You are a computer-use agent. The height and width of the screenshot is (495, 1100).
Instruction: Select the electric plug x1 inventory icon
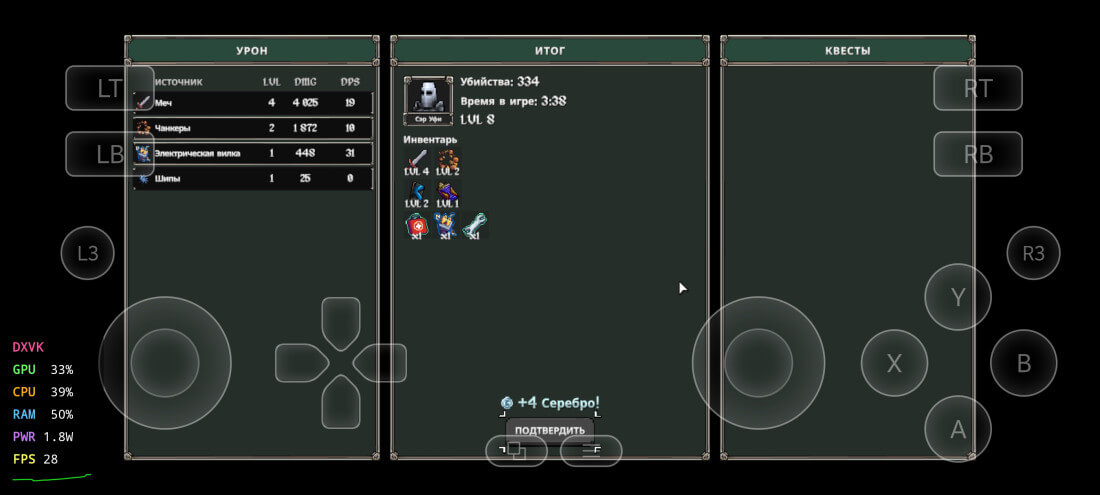[x=446, y=224]
